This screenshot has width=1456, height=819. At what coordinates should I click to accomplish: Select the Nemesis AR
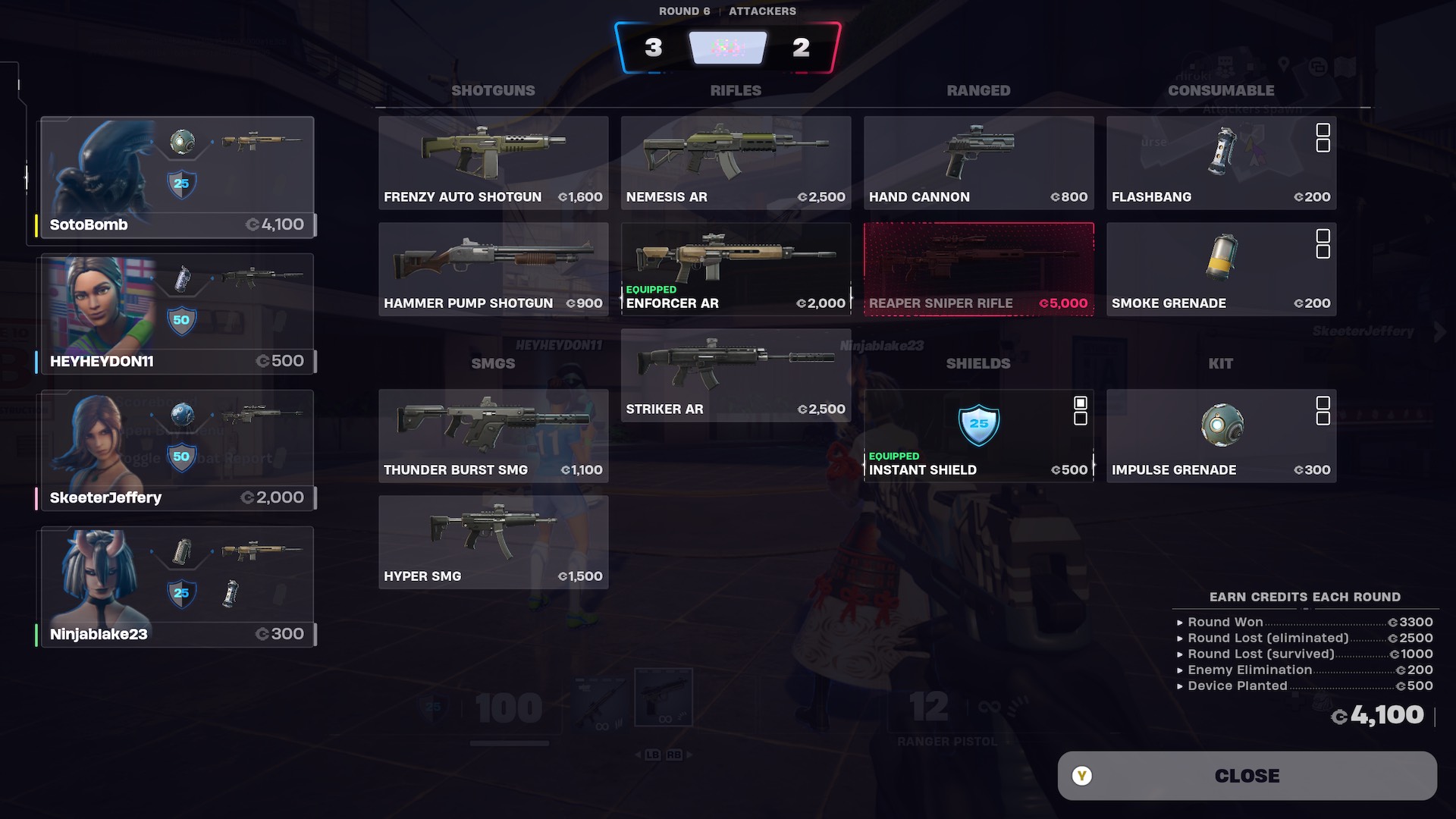734,162
